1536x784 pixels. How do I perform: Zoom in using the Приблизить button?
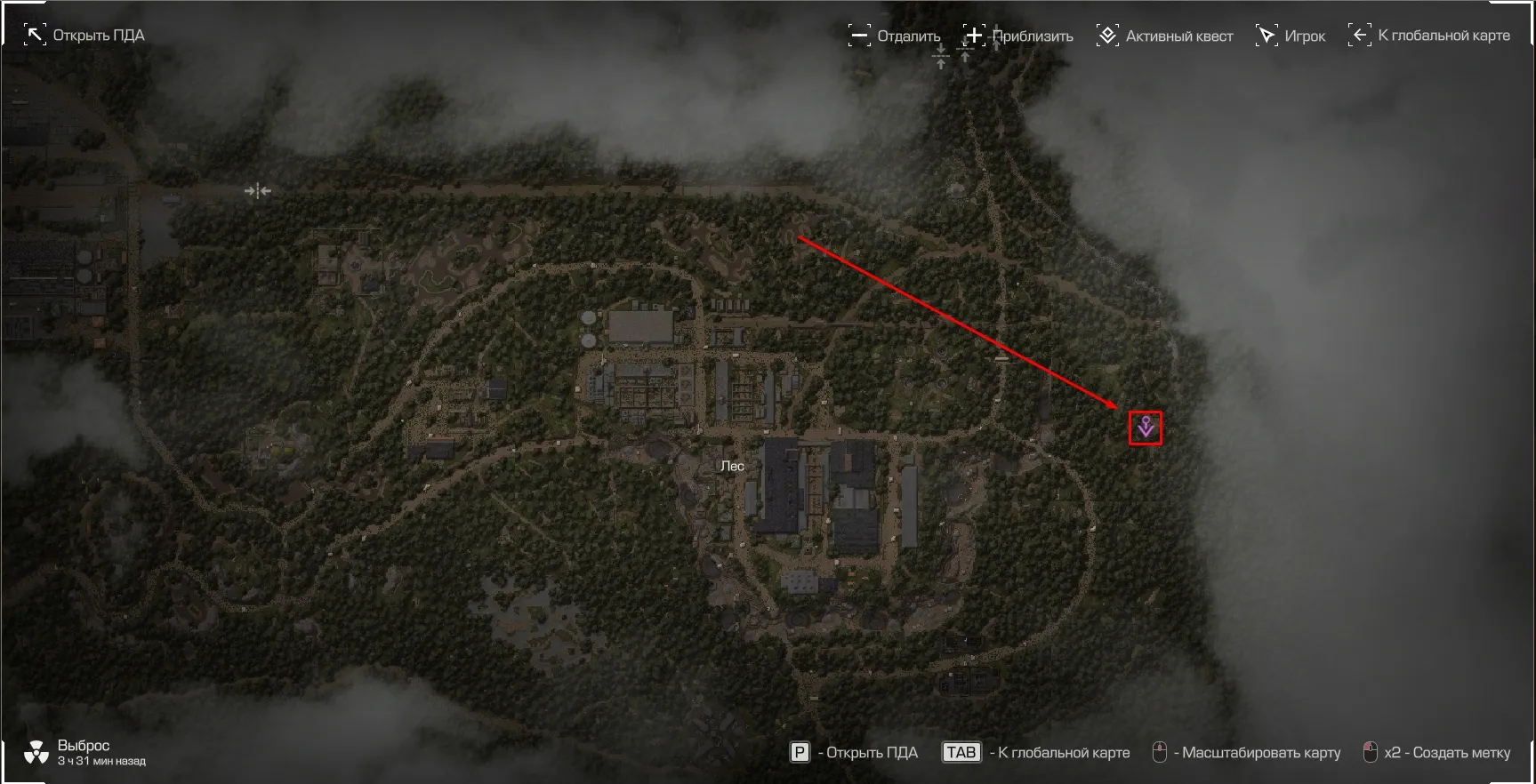1018,36
